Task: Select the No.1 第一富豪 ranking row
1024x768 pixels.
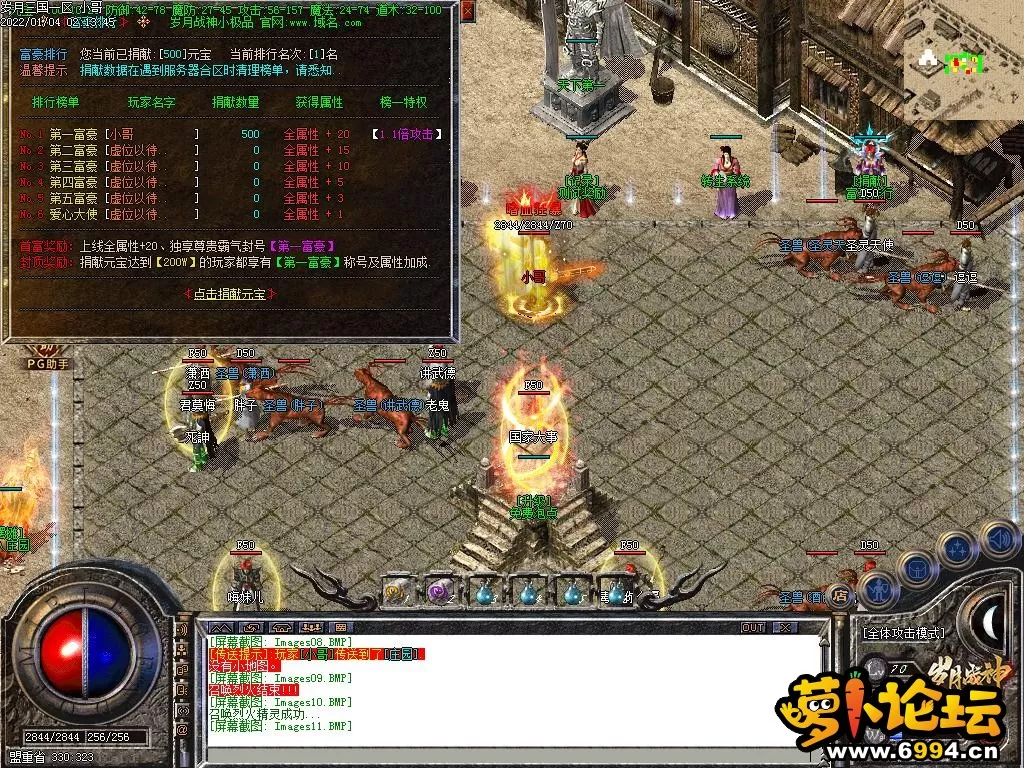Action: click(x=230, y=134)
